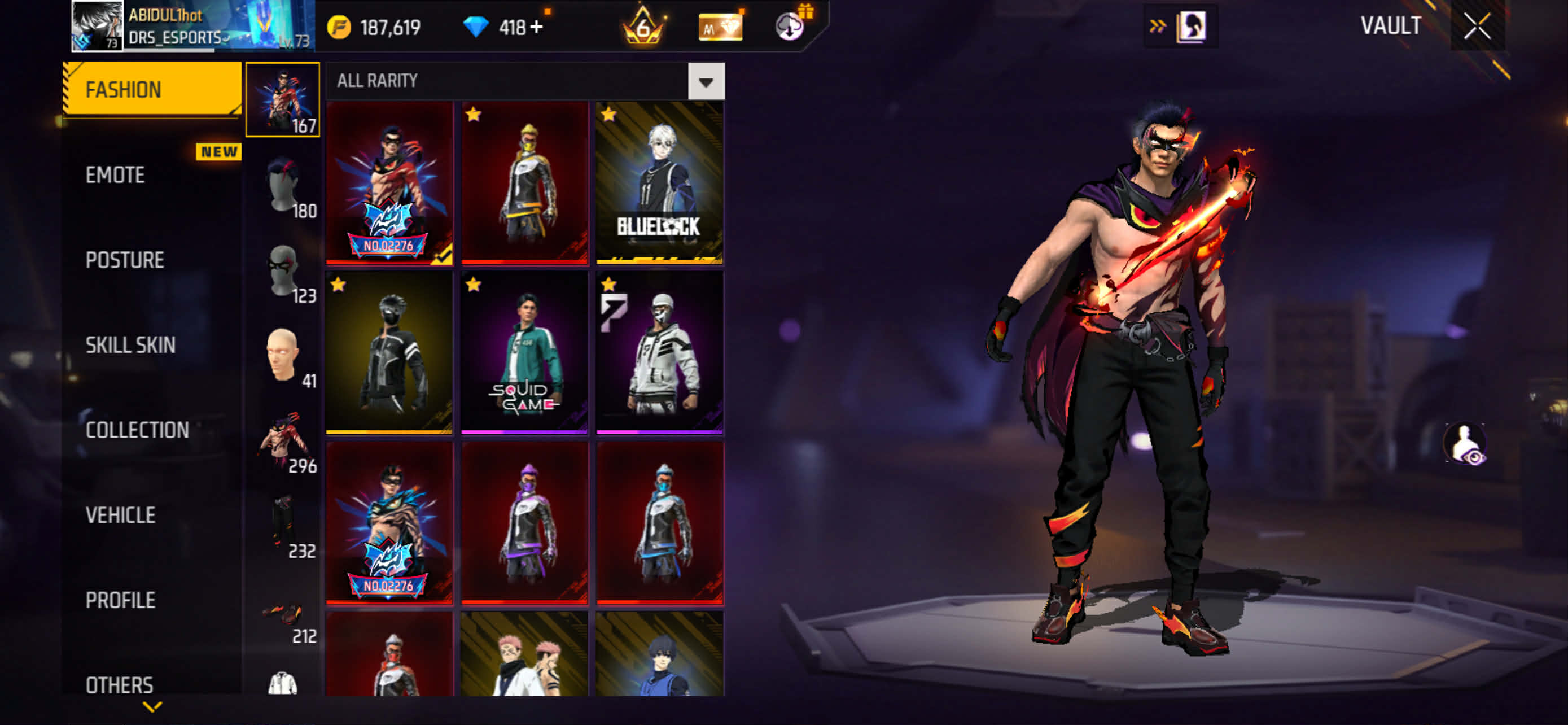Choose the Squid Game tracksuit outfit
The height and width of the screenshot is (725, 1568).
524,352
